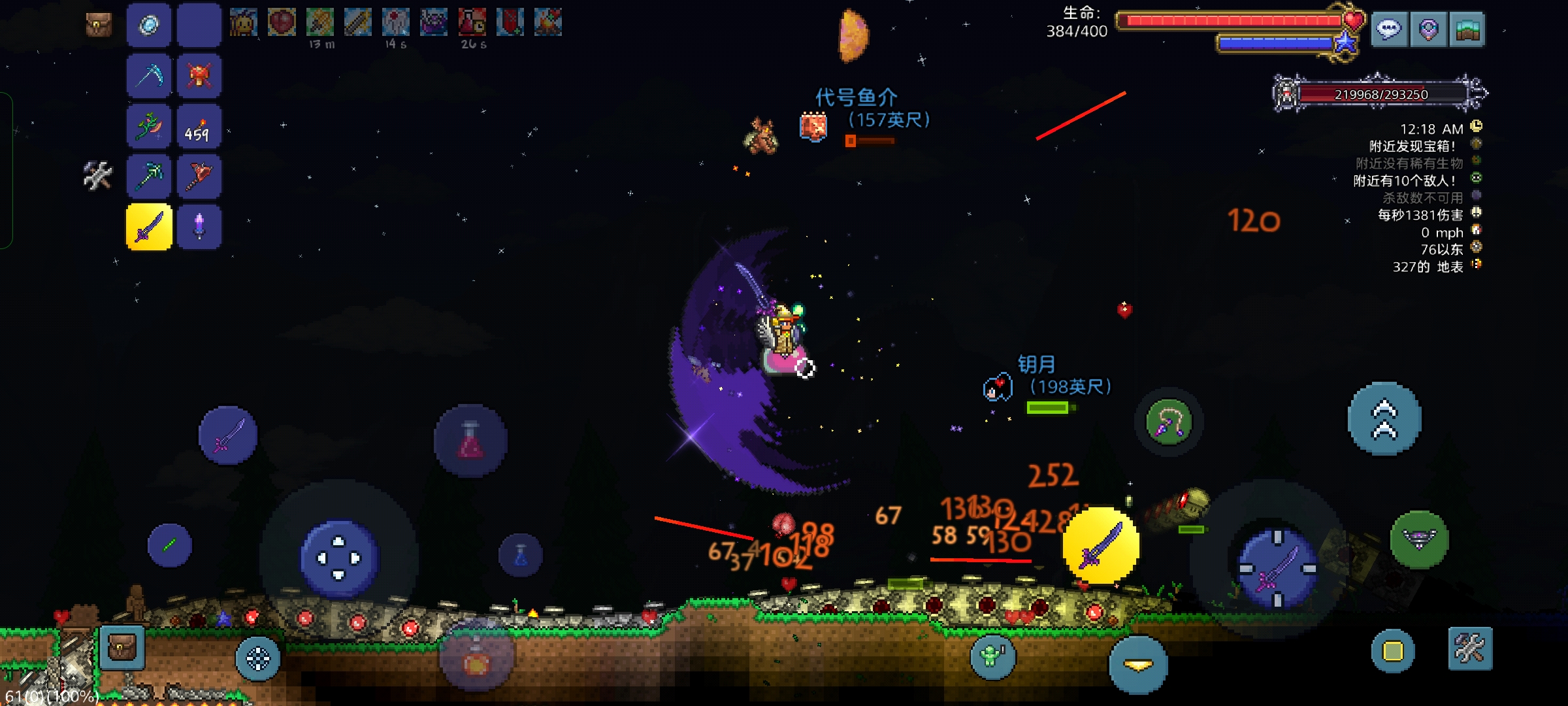Screen dimensions: 1568x706
Task: Tap the double-arrow jump button
Action: tap(1384, 419)
